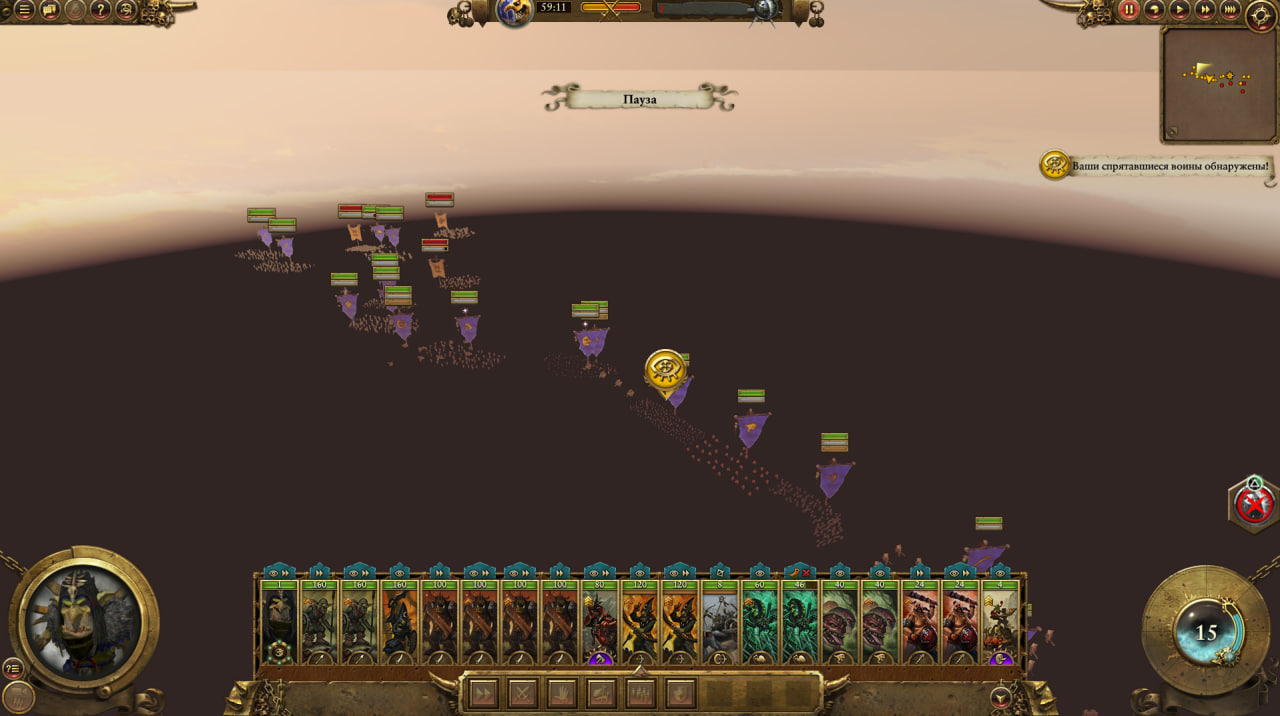1280x716 pixels.
Task: Switch to double fast-forward speed
Action: pyautogui.click(x=1205, y=10)
